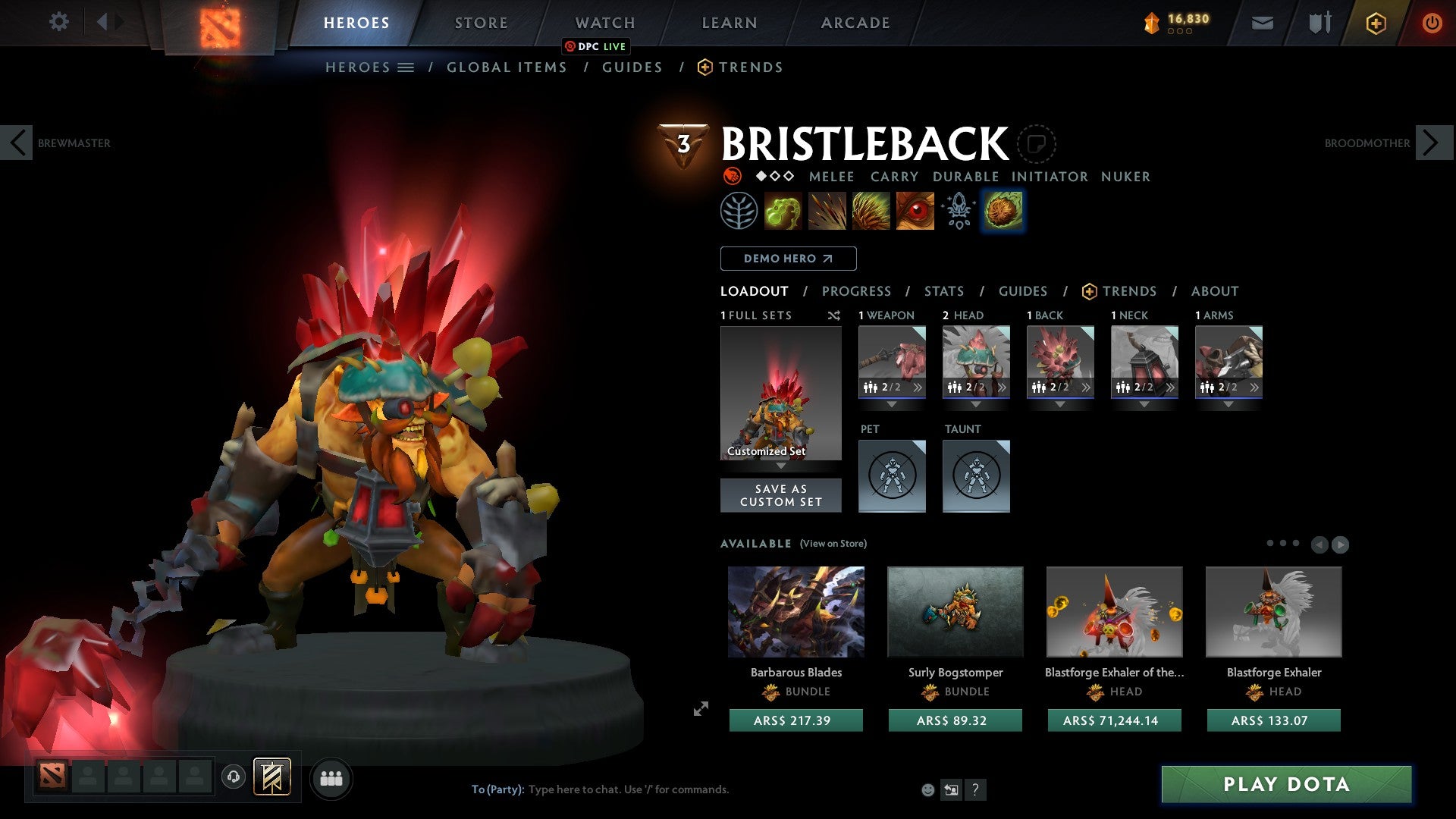The image size is (1456, 819).
Task: Open the HEROES submenu hamburger icon
Action: tap(406, 67)
